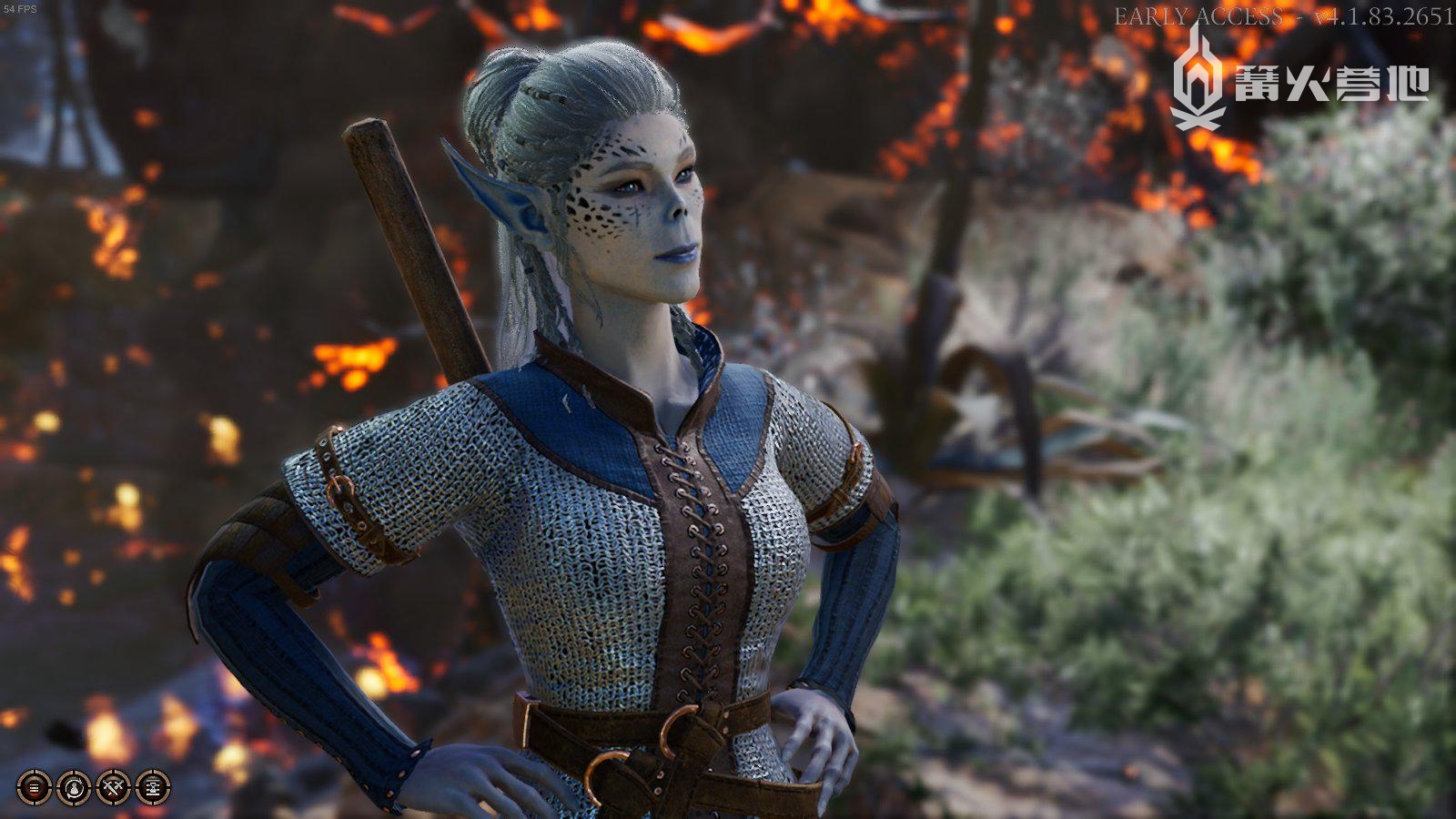The image size is (1456, 819).
Task: Open the three-line dialogue menu button
Action: 35,787
